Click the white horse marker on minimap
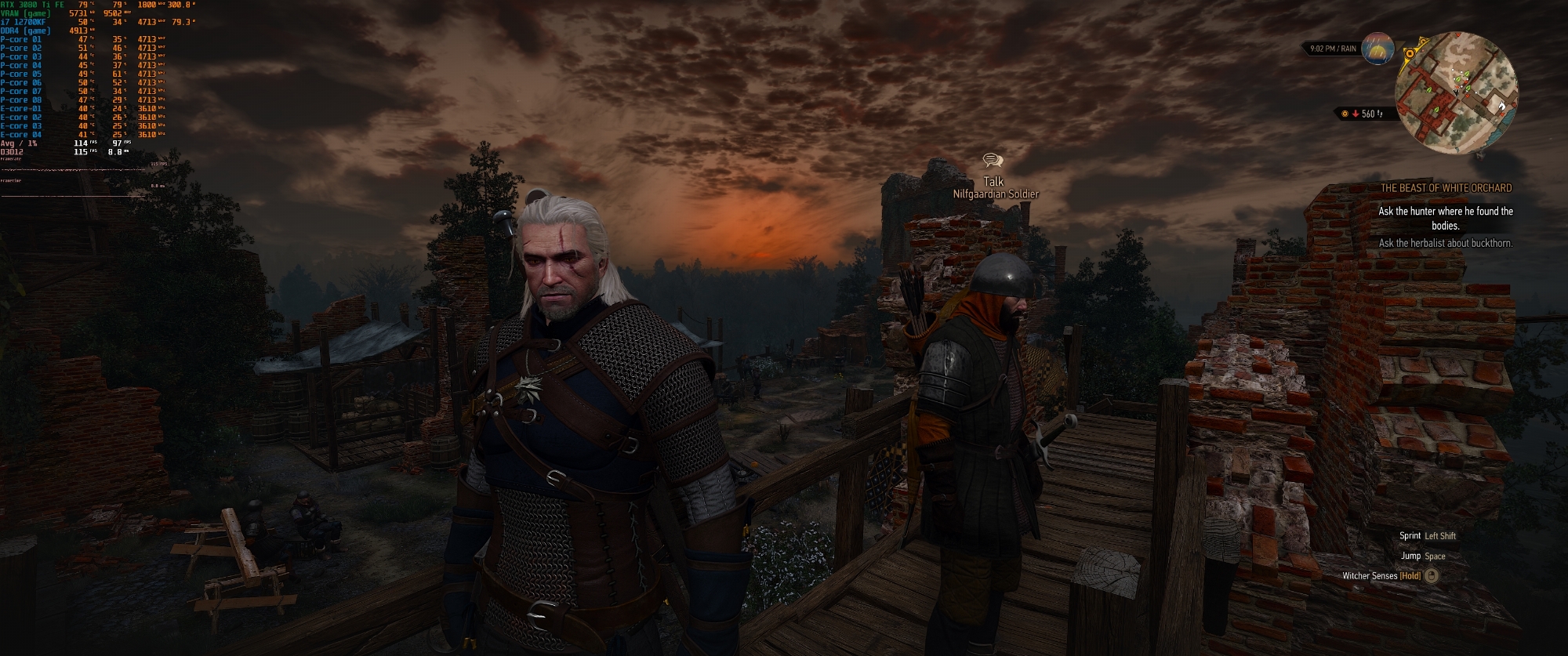This screenshot has width=1568, height=656. click(x=1502, y=105)
